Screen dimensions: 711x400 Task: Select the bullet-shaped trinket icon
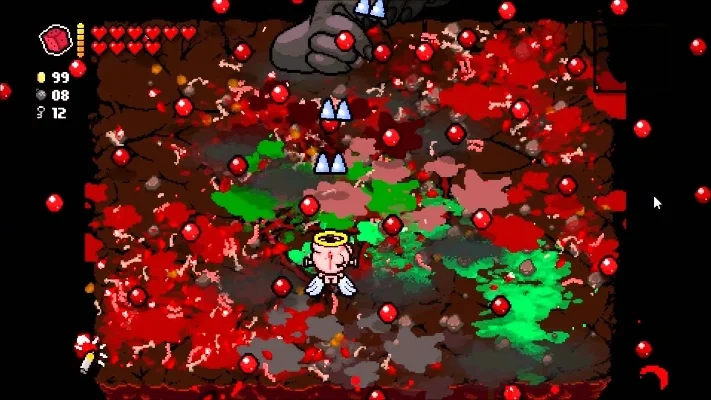point(89,353)
